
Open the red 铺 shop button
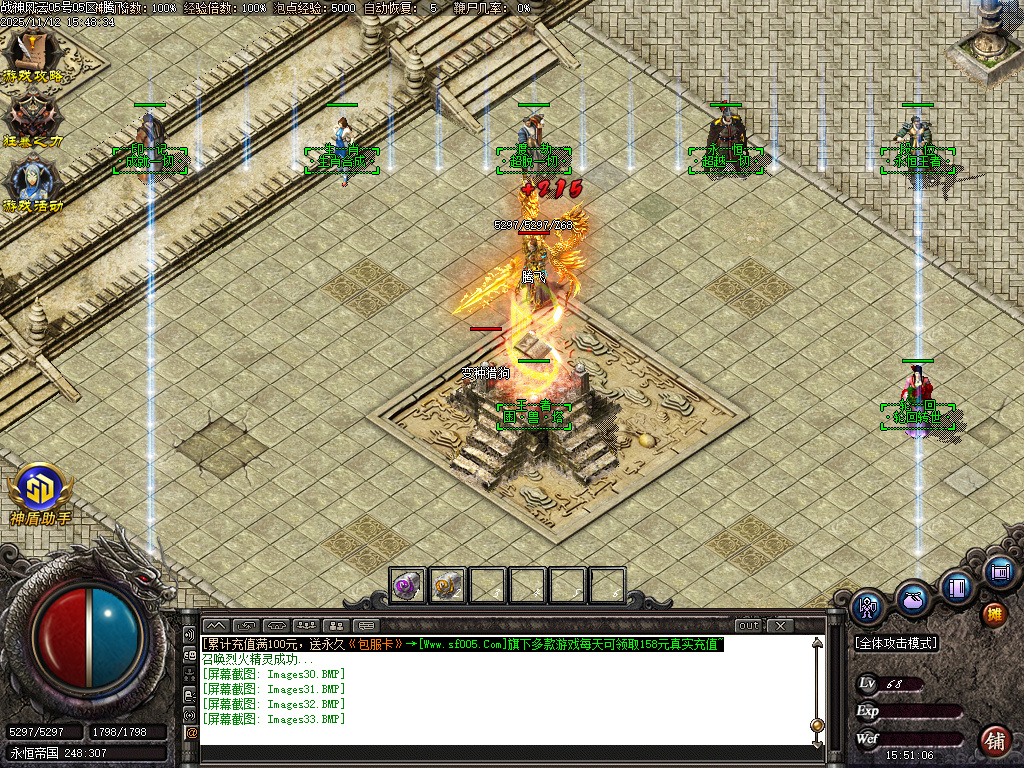pos(994,740)
